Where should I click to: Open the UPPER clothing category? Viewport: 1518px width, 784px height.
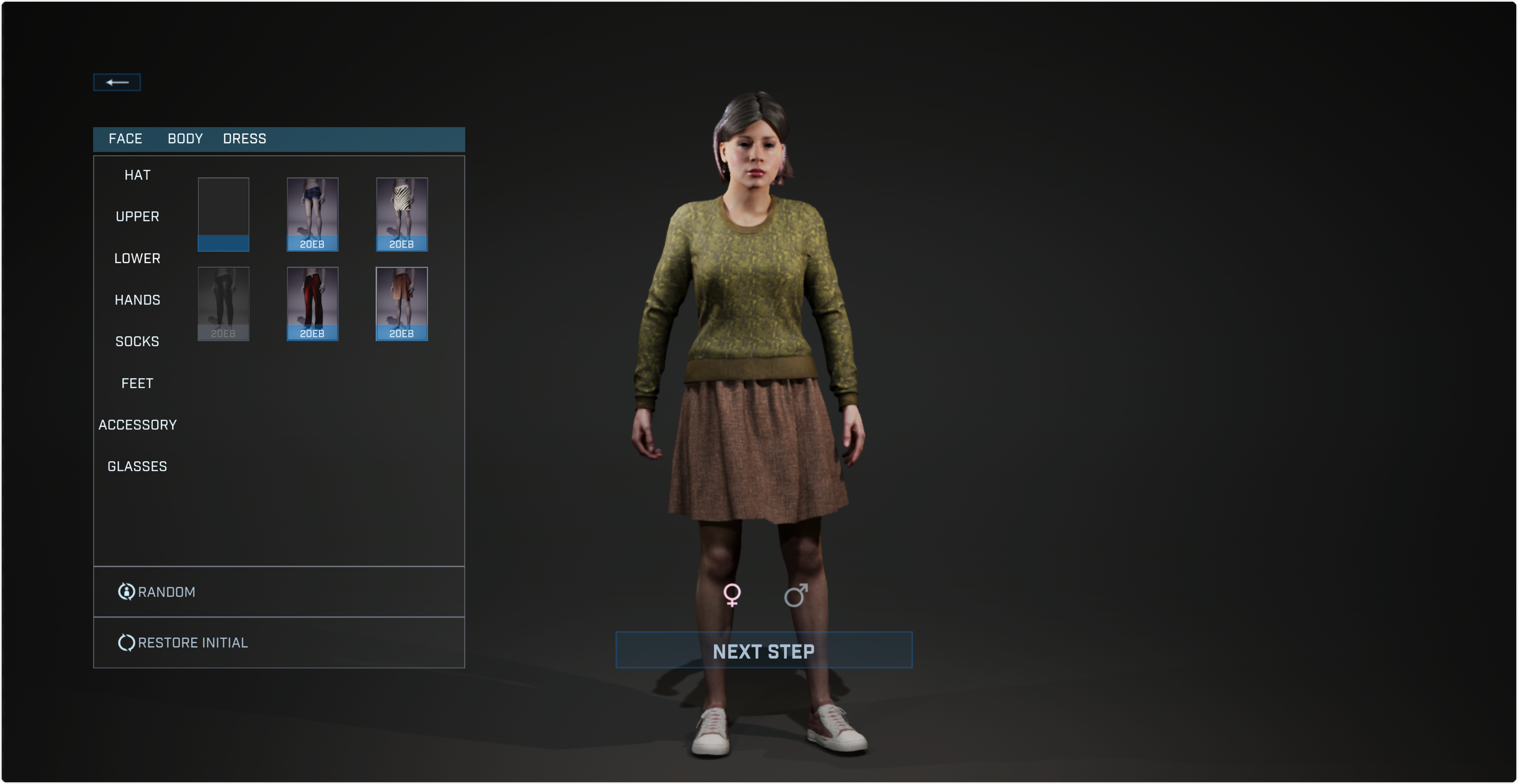(137, 217)
